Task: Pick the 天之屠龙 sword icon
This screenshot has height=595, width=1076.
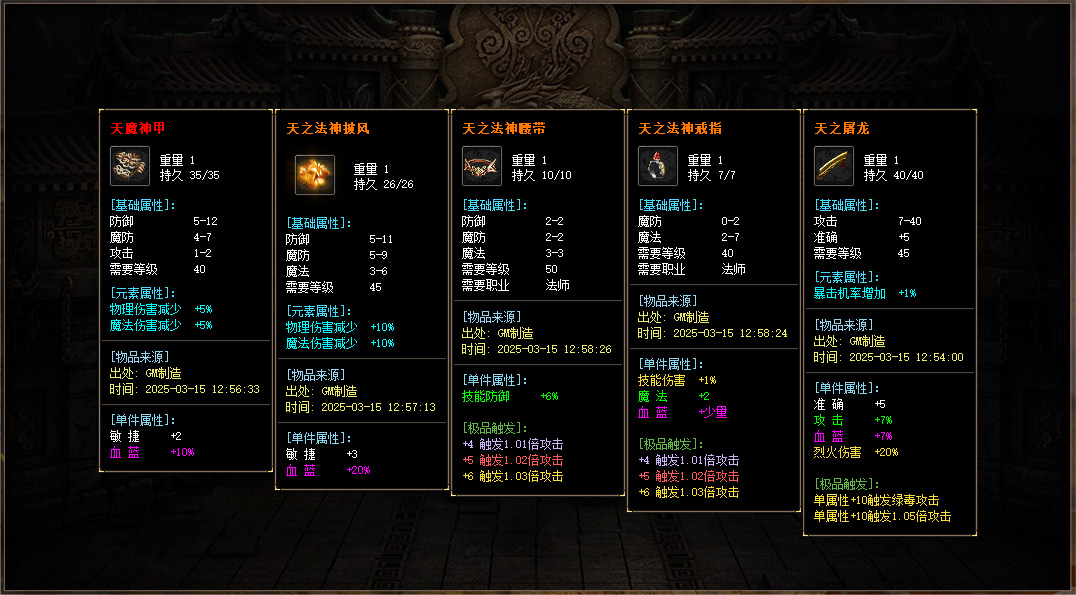Action: (x=834, y=166)
